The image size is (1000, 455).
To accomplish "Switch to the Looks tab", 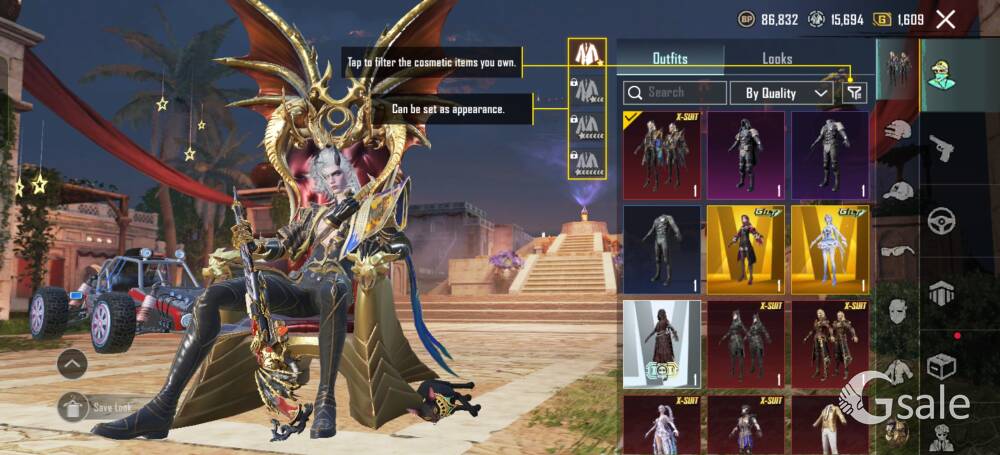I will coord(777,59).
